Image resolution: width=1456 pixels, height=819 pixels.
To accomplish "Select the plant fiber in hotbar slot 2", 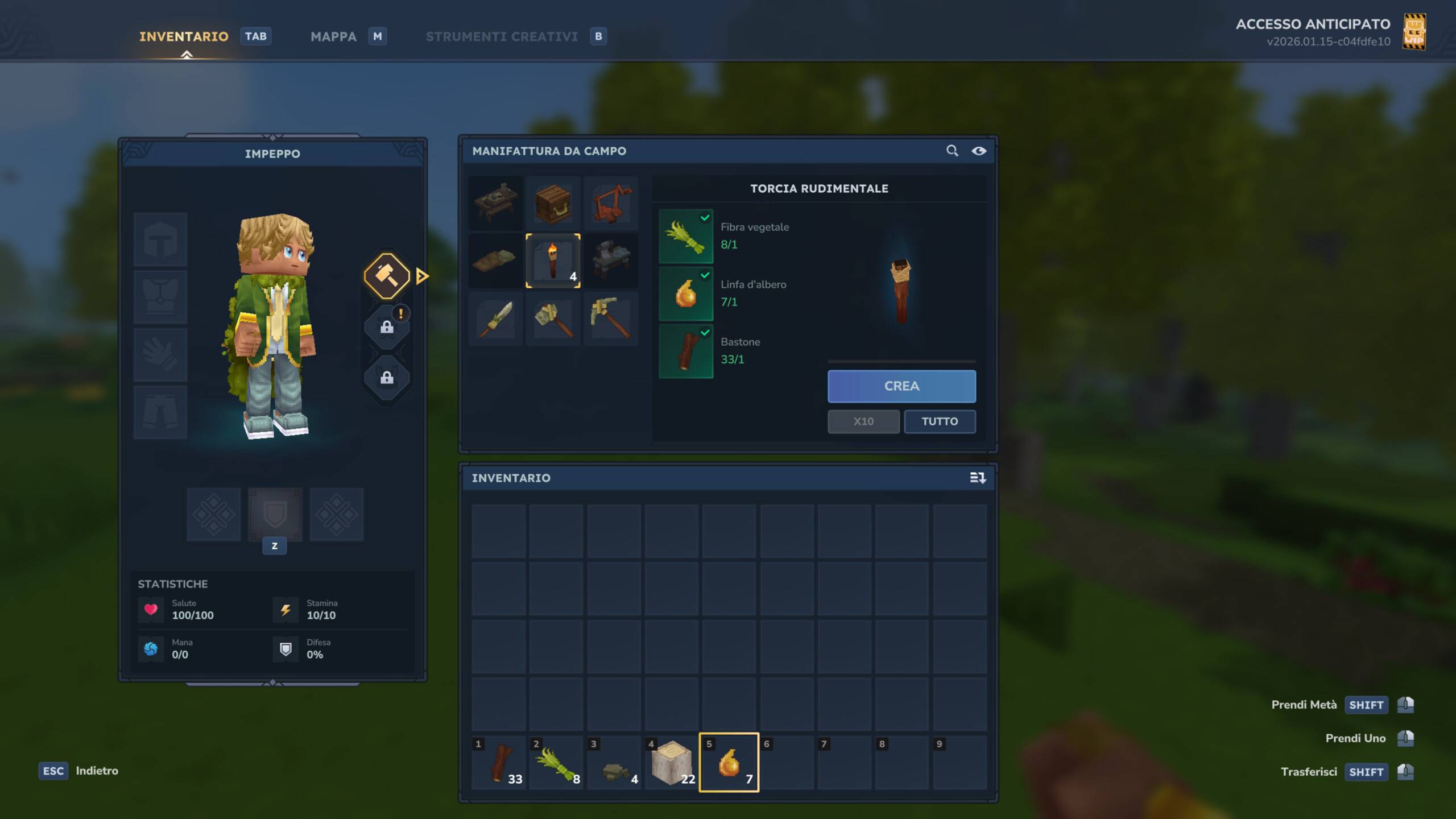I will point(557,763).
